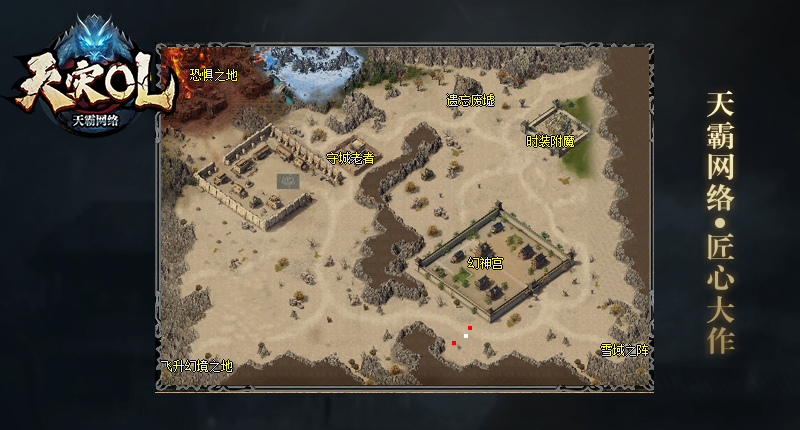This screenshot has height=430, width=800.
Task: Select the 守城老者 NPC label
Action: pyautogui.click(x=350, y=157)
